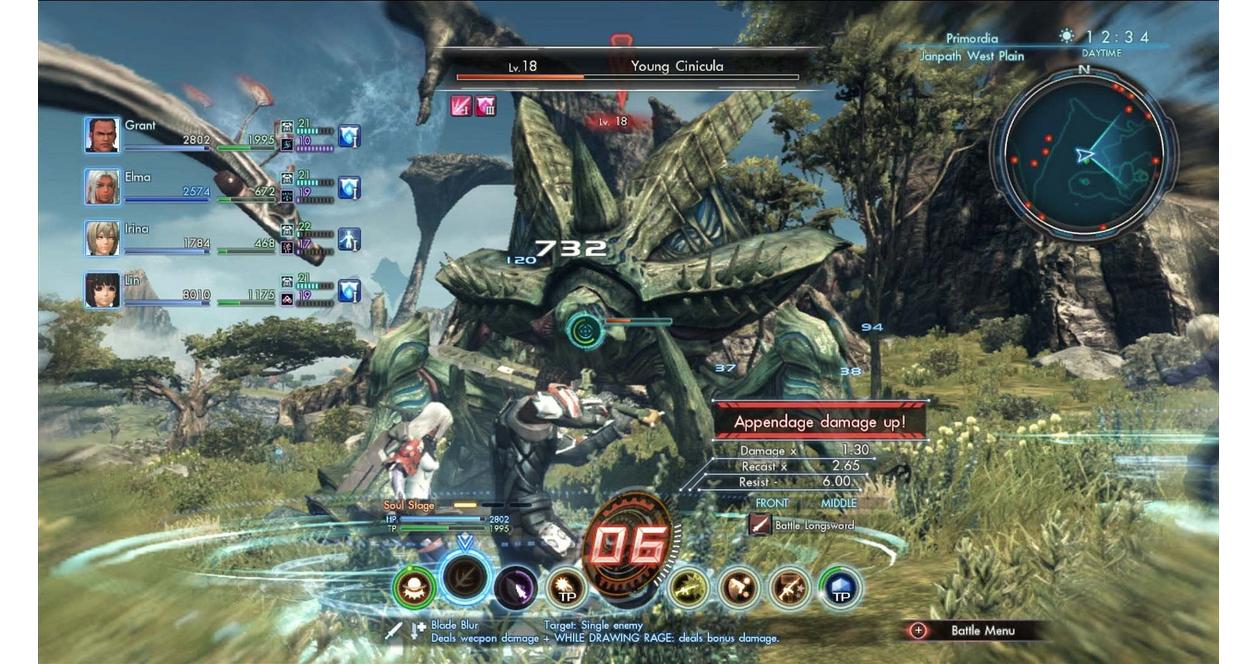Use the purple blade art icon
Screen dimensions: 1256x664
click(x=516, y=588)
